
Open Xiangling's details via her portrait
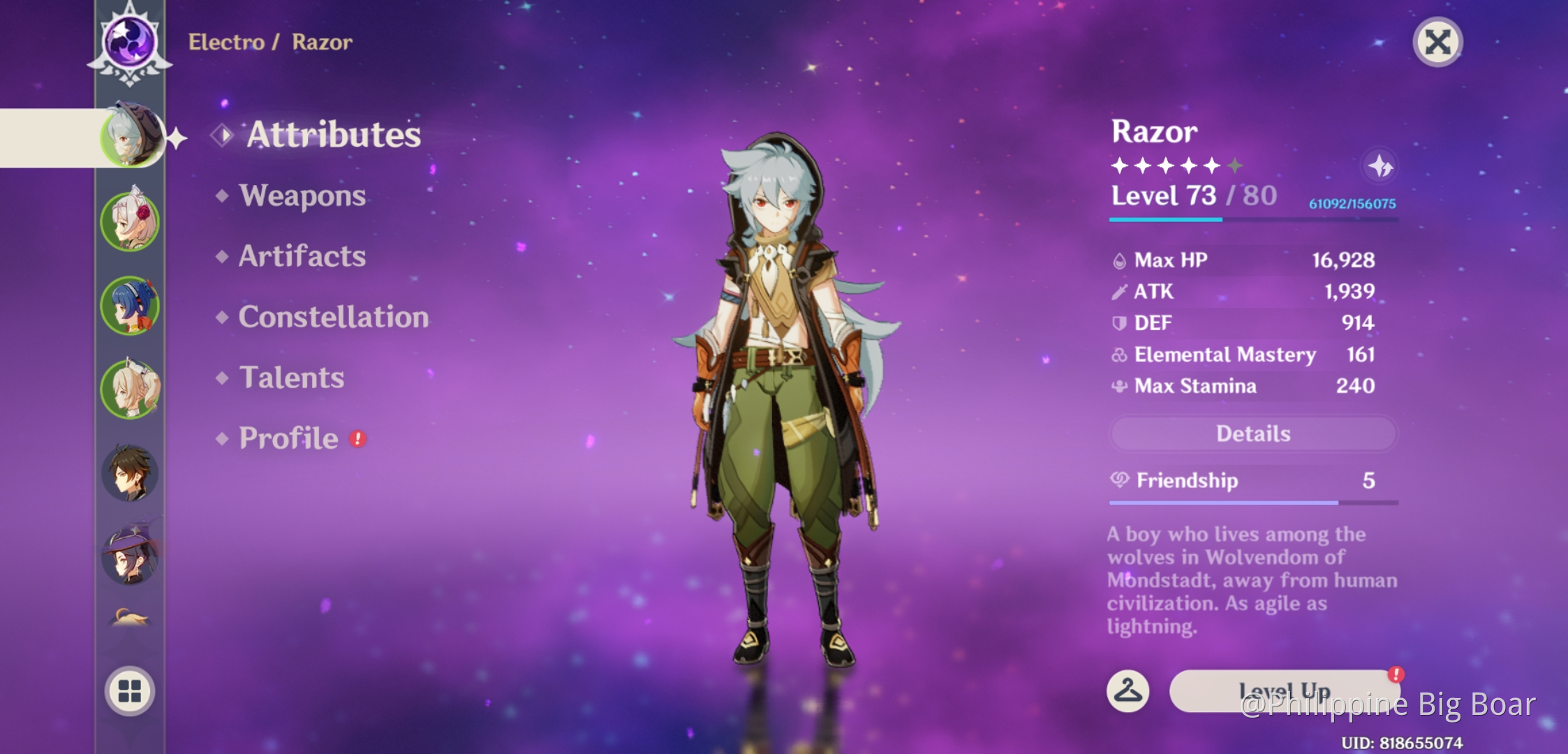coord(131,304)
